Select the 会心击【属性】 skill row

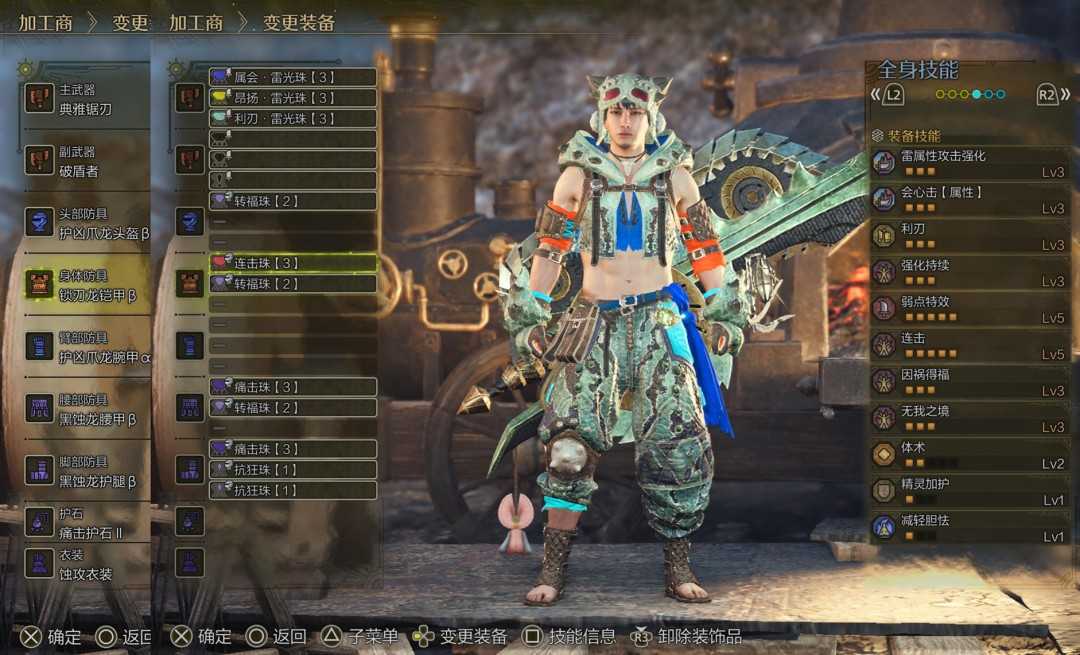968,199
